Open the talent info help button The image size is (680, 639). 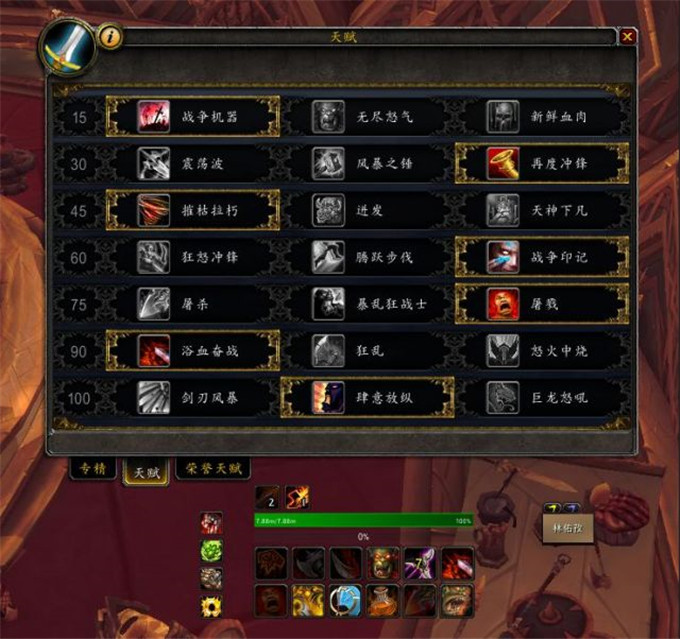(109, 37)
